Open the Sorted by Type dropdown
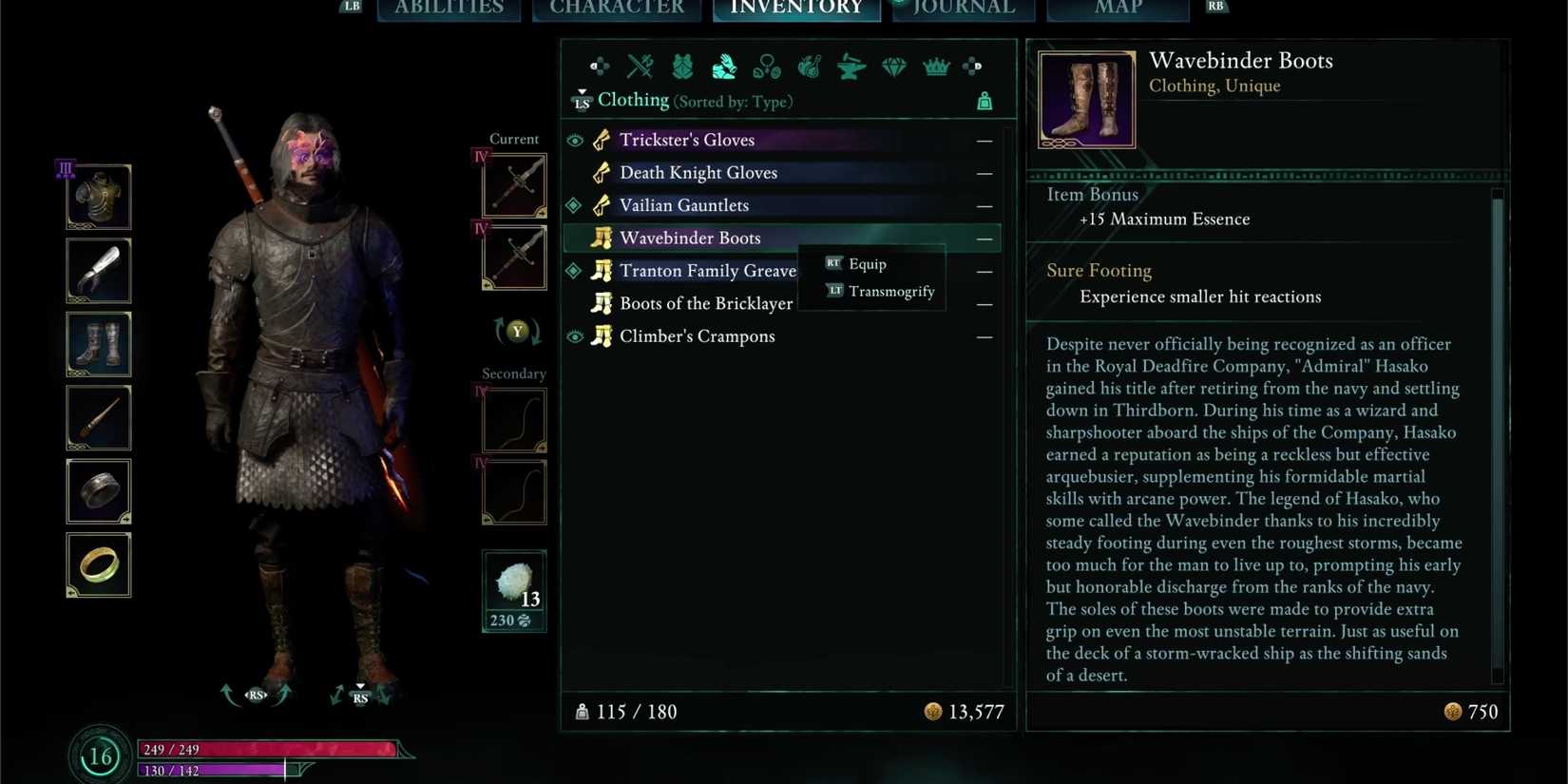1568x784 pixels. coord(733,101)
